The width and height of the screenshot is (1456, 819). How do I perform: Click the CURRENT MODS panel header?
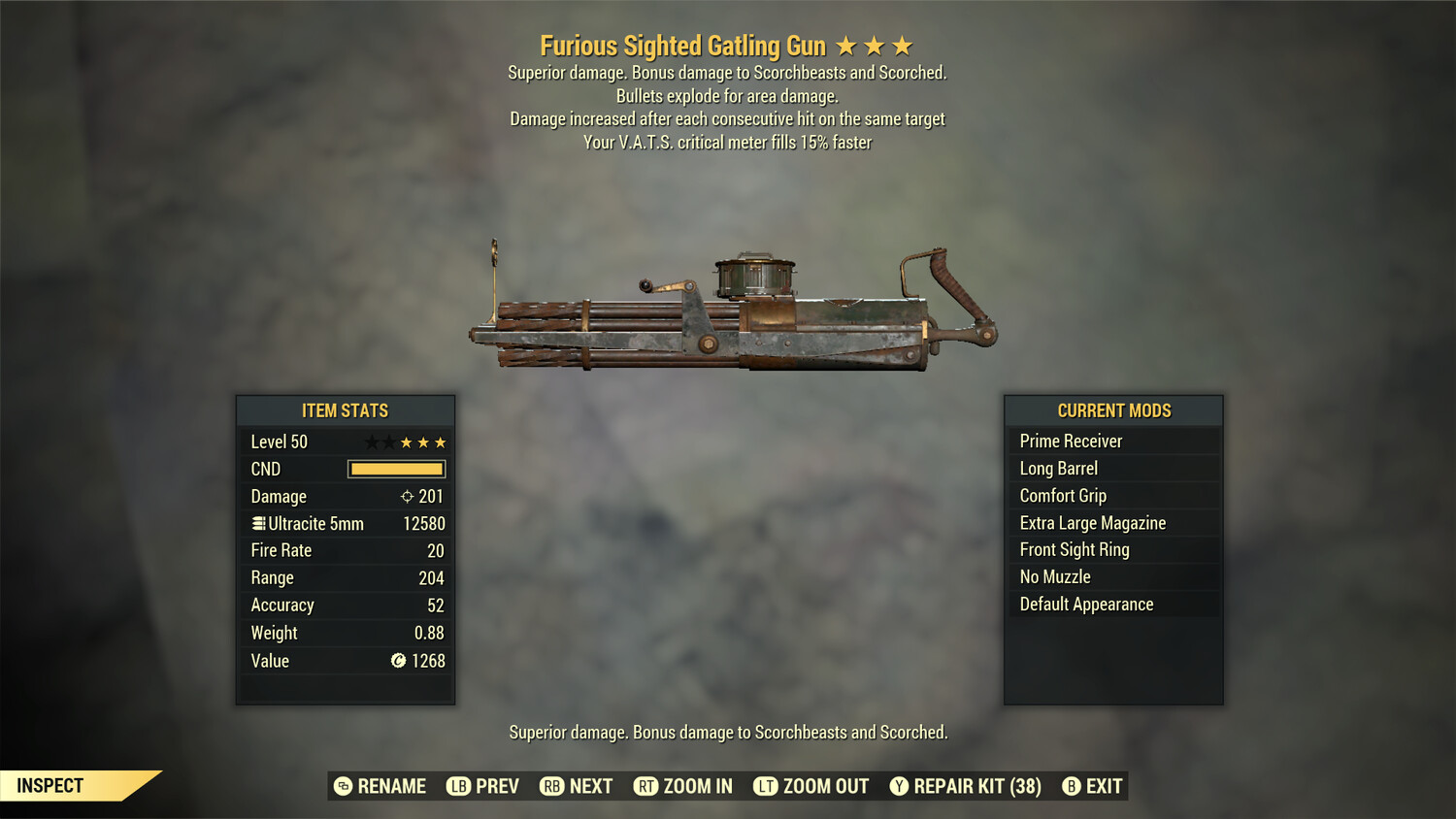pos(1112,409)
